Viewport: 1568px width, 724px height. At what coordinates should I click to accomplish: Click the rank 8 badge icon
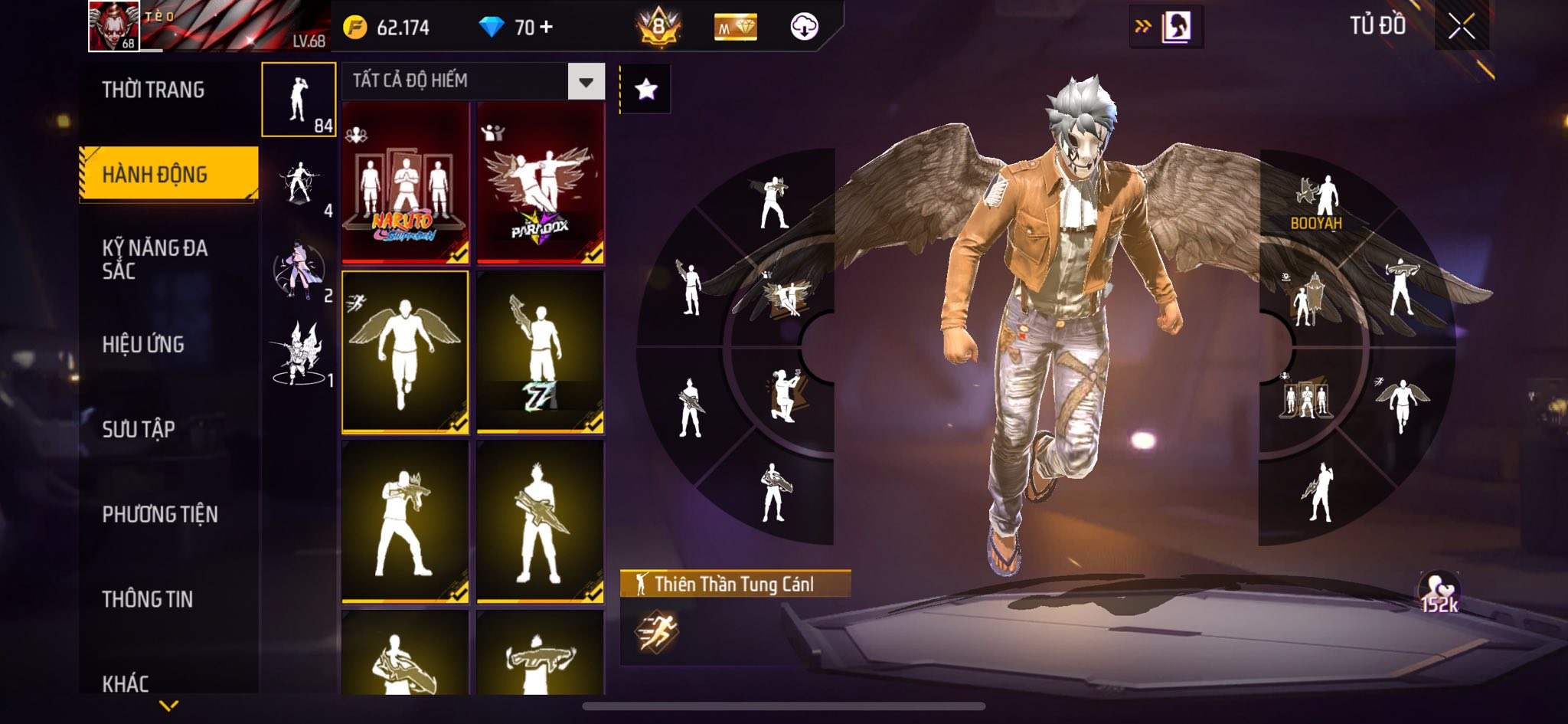point(658,28)
